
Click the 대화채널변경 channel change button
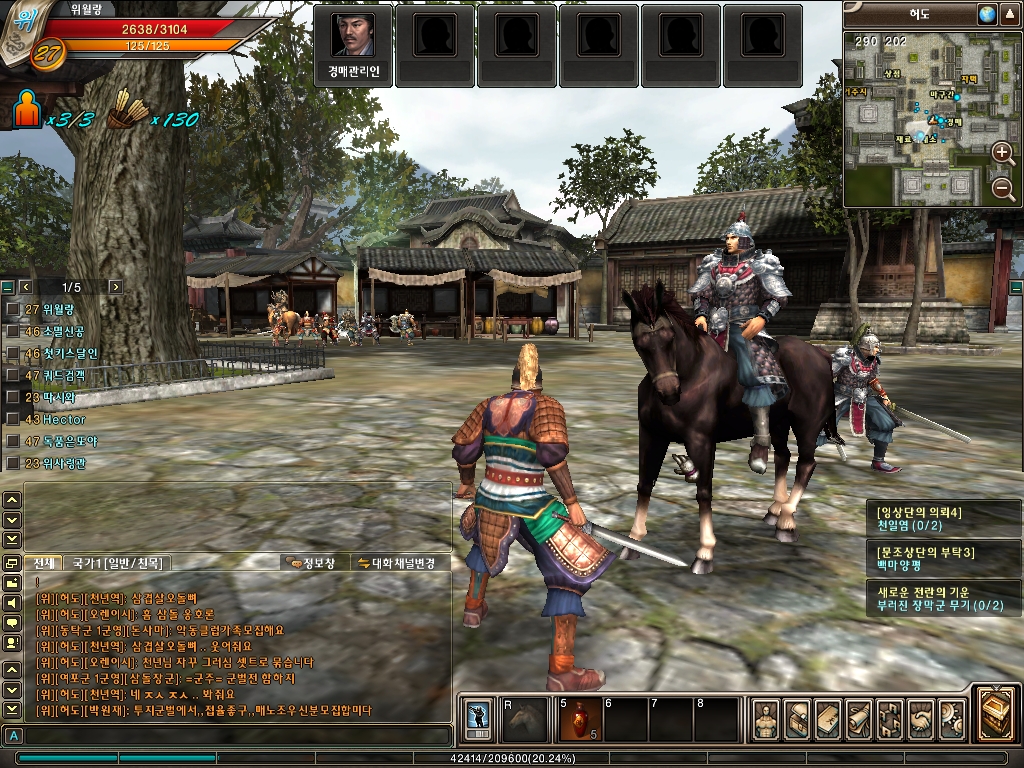tap(396, 563)
